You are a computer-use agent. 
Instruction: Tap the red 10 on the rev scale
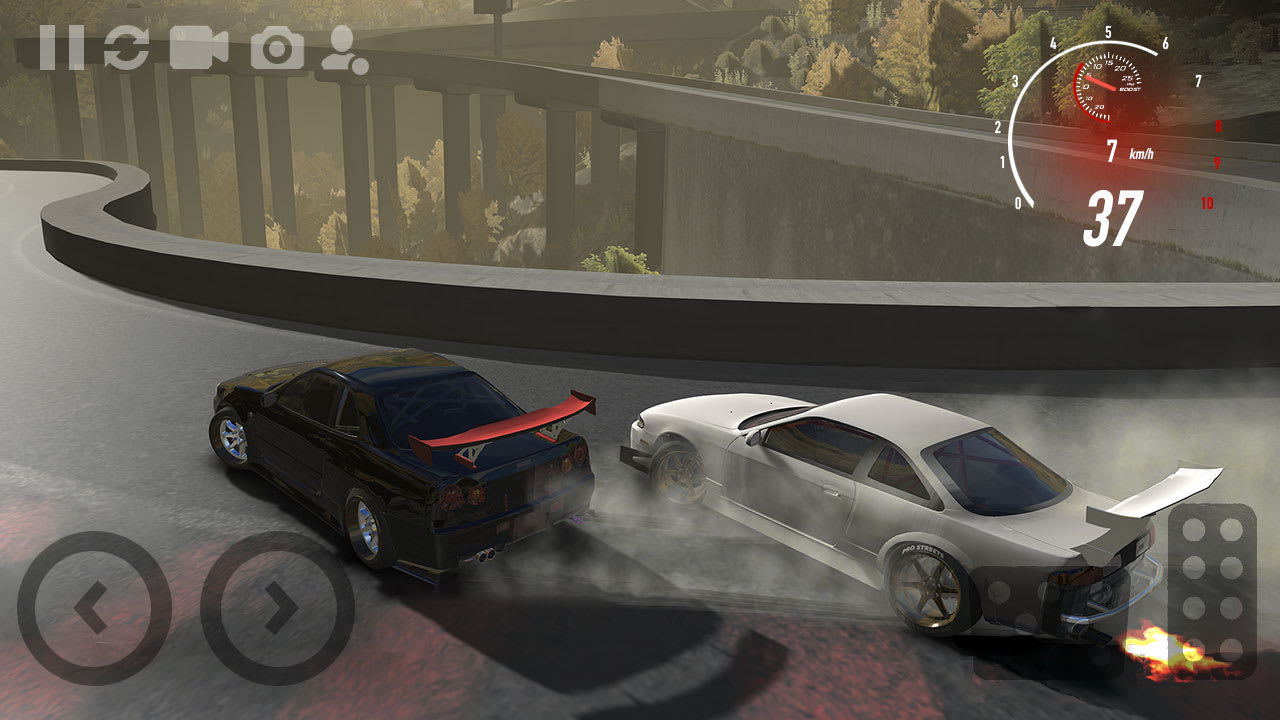[1207, 202]
